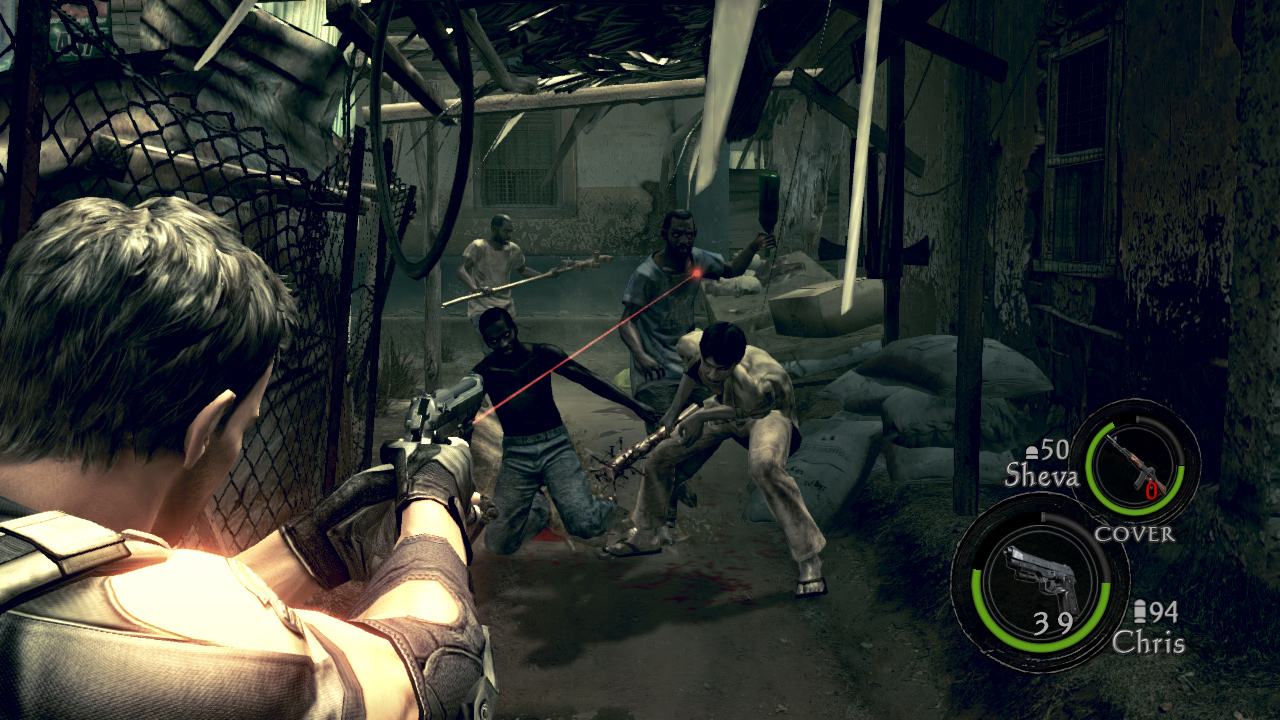The height and width of the screenshot is (720, 1280).
Task: Click the laser sight dot on the enemy
Action: point(695,272)
